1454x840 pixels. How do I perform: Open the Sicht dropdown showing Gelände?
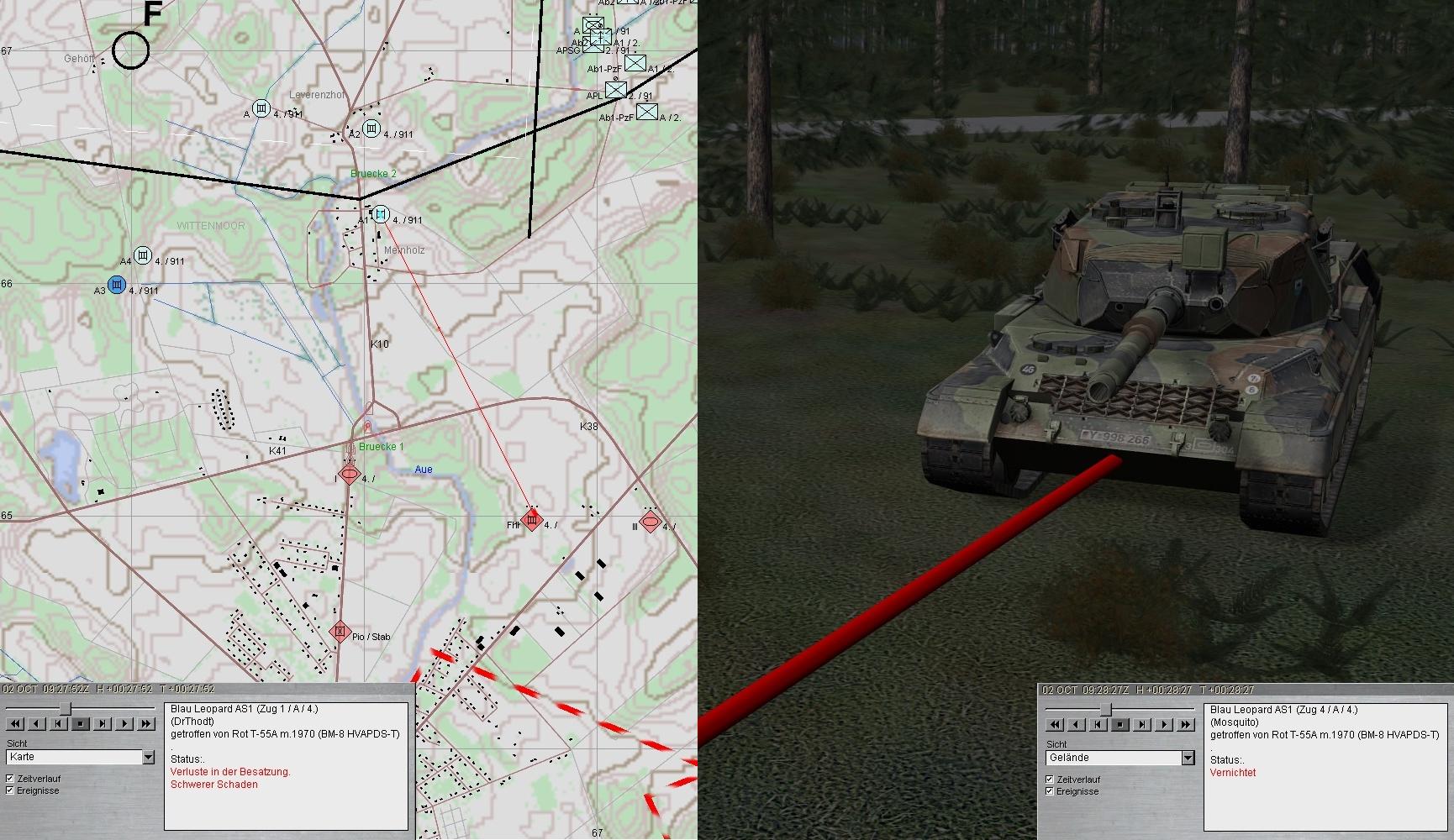click(x=1188, y=759)
